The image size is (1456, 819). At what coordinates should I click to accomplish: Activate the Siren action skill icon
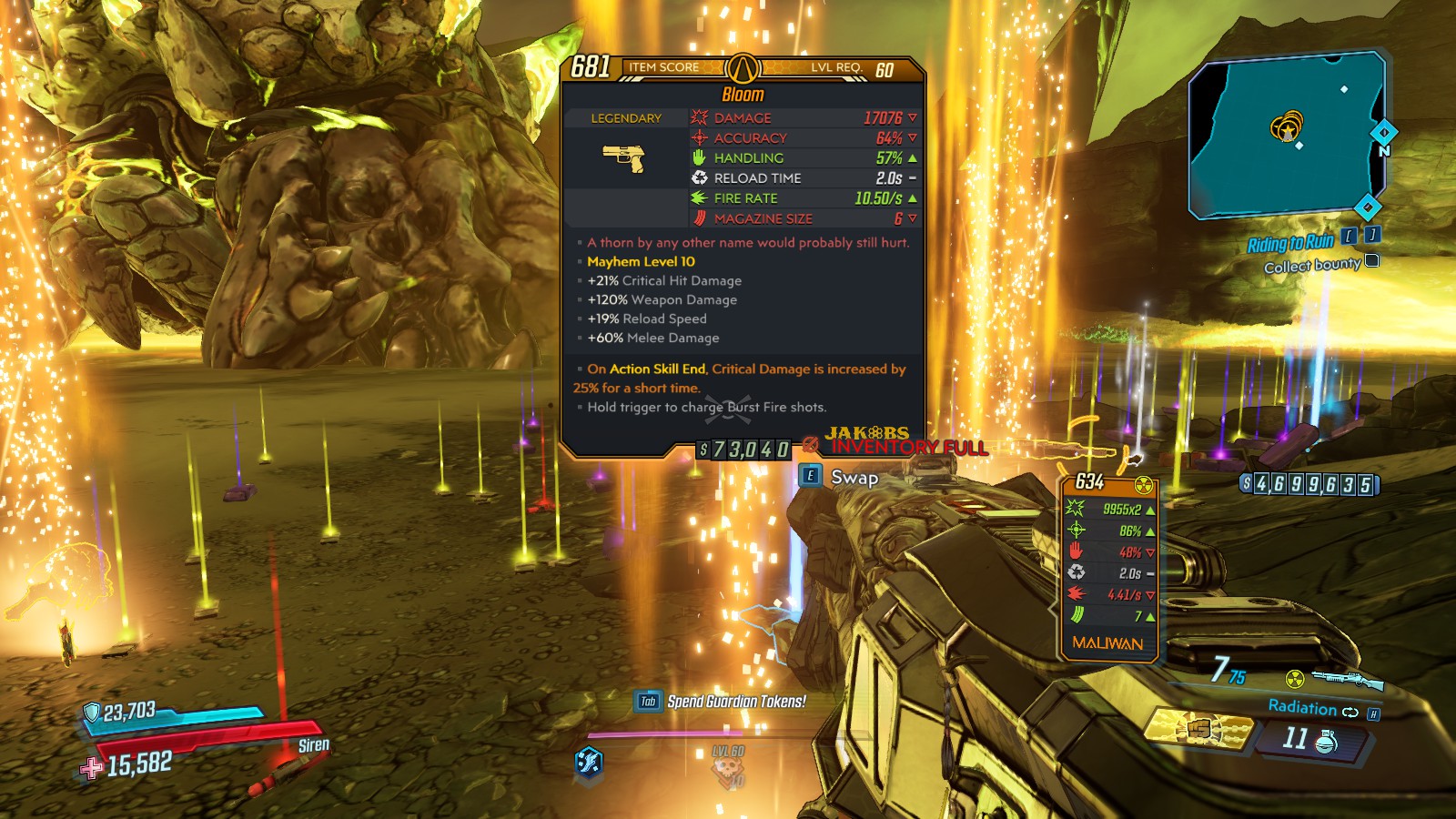(x=589, y=761)
